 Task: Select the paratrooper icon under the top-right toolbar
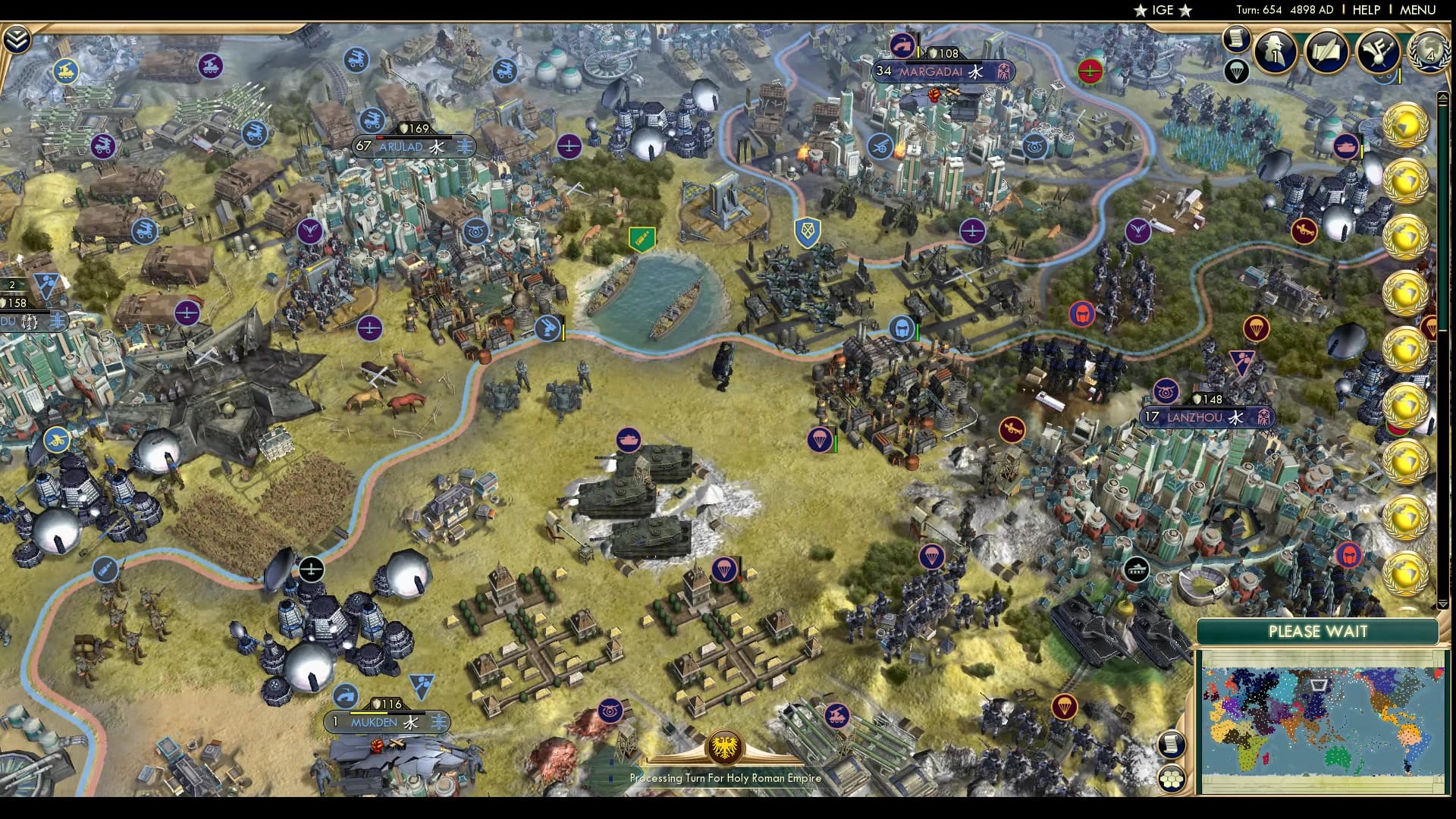coord(1236,72)
